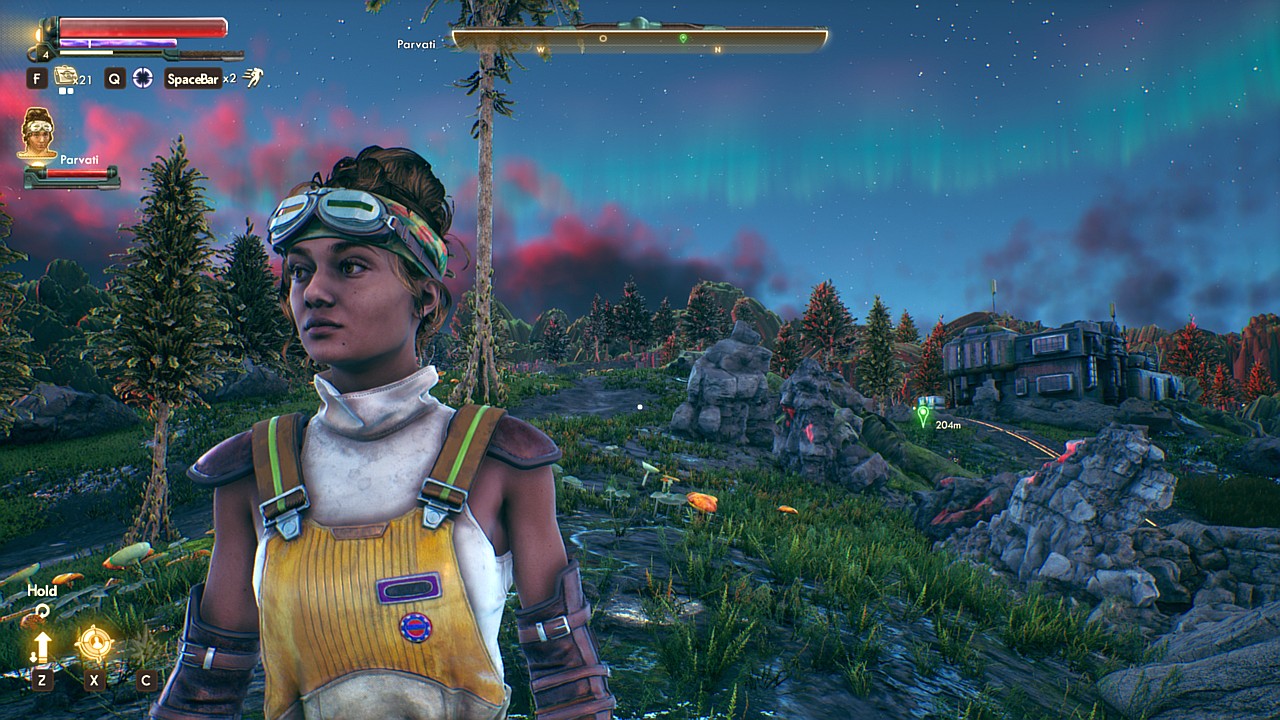This screenshot has height=720, width=1280.
Task: Activate the Tactical Time Dilation crosshair icon
Action: point(143,78)
